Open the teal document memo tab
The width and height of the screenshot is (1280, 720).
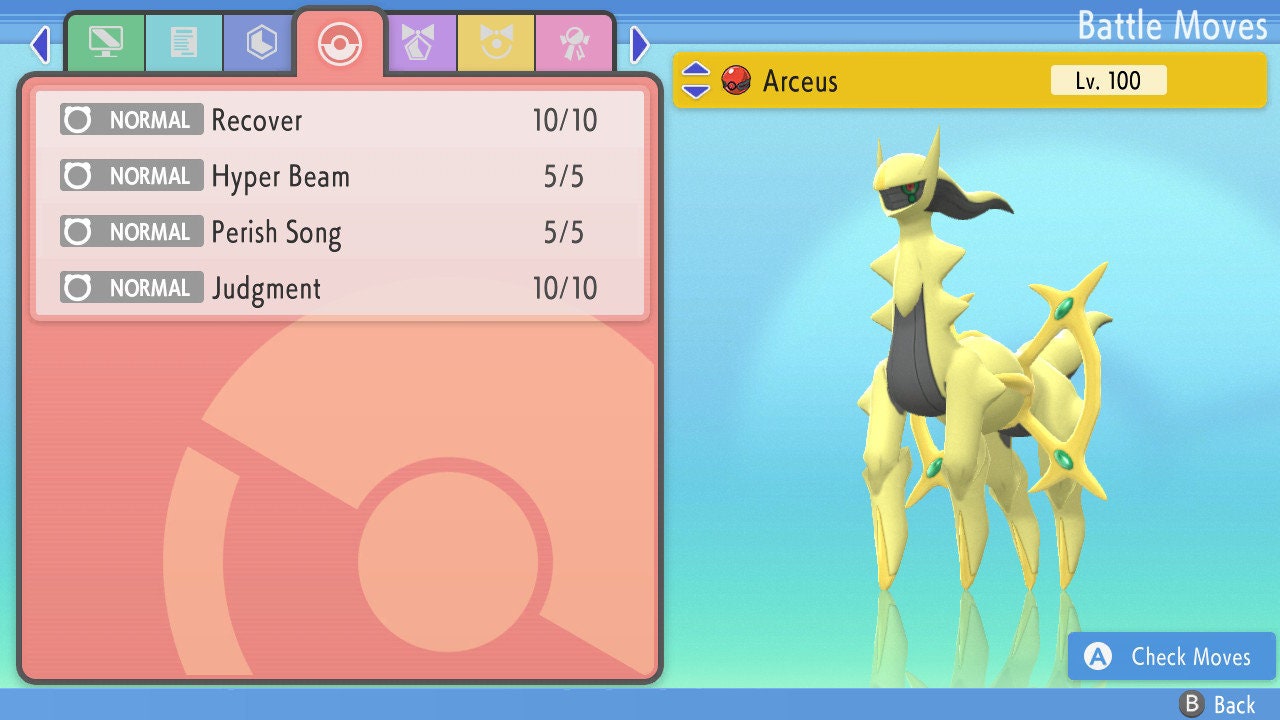[184, 43]
